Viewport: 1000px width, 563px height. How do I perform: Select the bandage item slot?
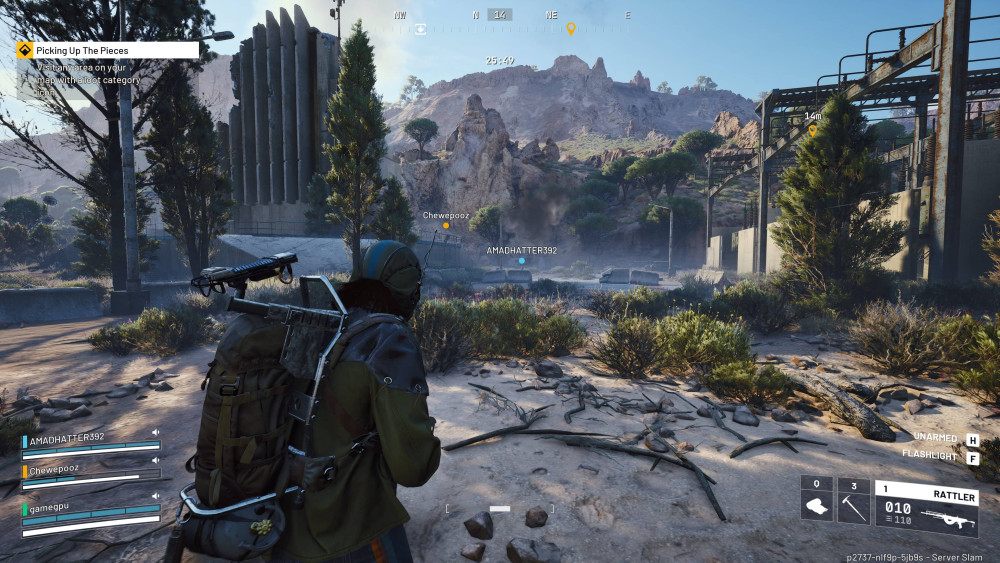816,500
